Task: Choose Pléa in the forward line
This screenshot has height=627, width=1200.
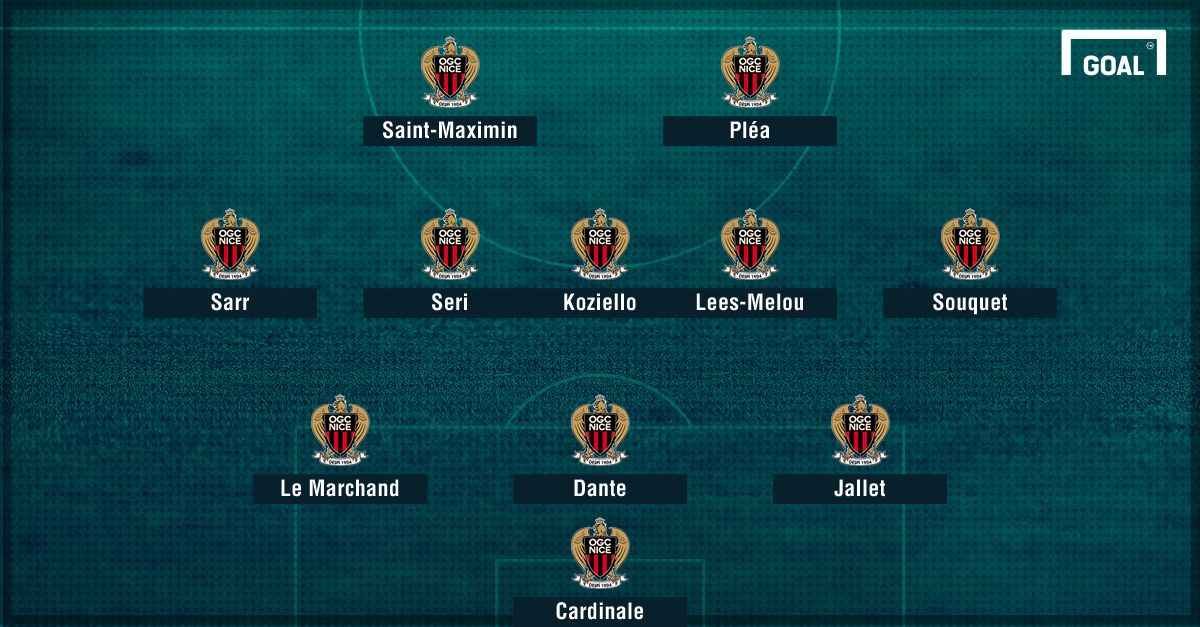Action: [x=750, y=130]
